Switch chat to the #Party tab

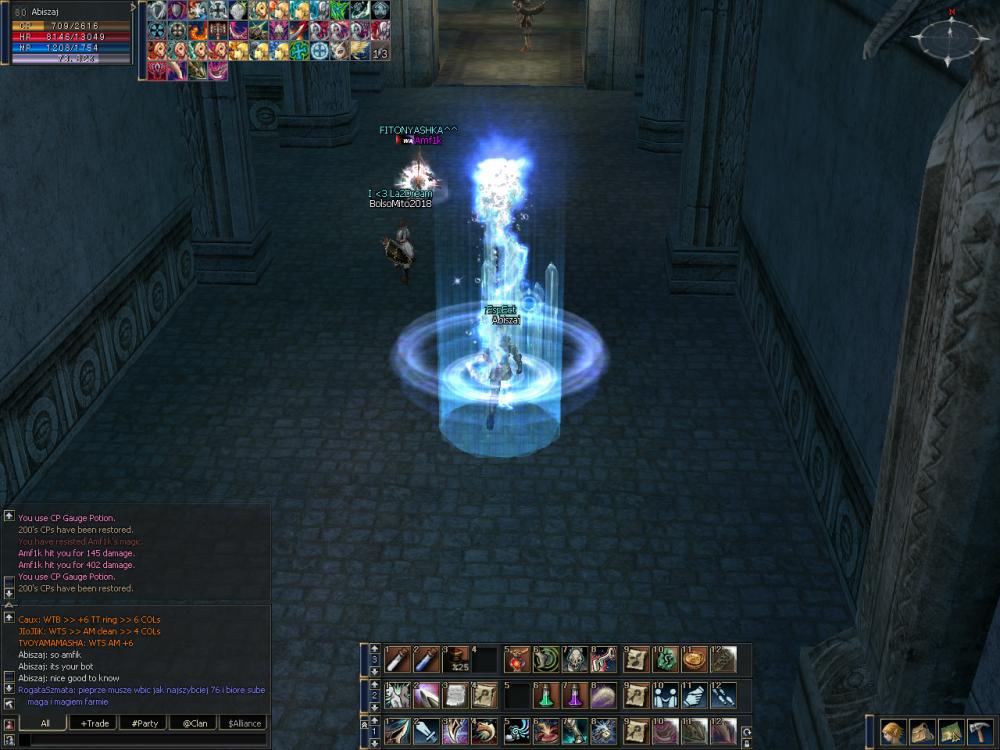click(x=143, y=722)
